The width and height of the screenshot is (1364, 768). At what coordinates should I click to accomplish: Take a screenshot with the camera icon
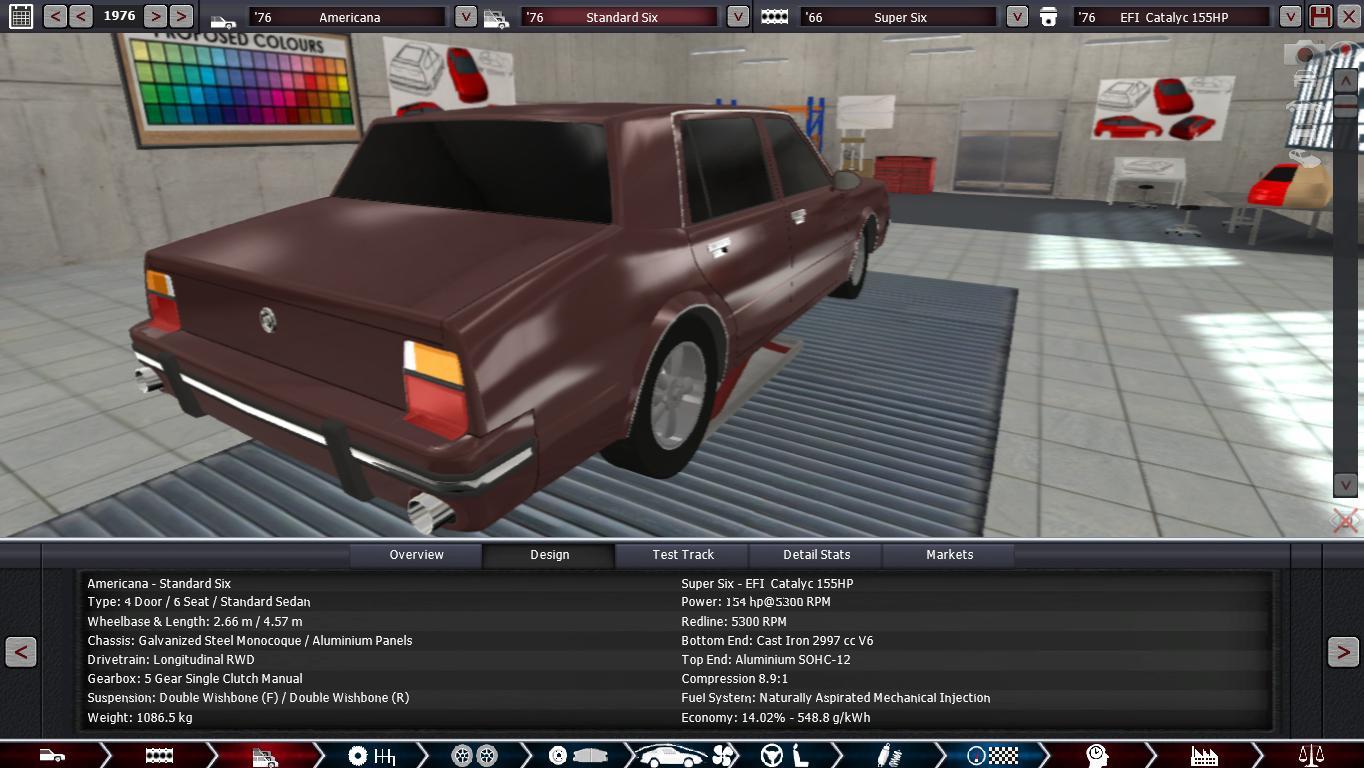point(1306,54)
